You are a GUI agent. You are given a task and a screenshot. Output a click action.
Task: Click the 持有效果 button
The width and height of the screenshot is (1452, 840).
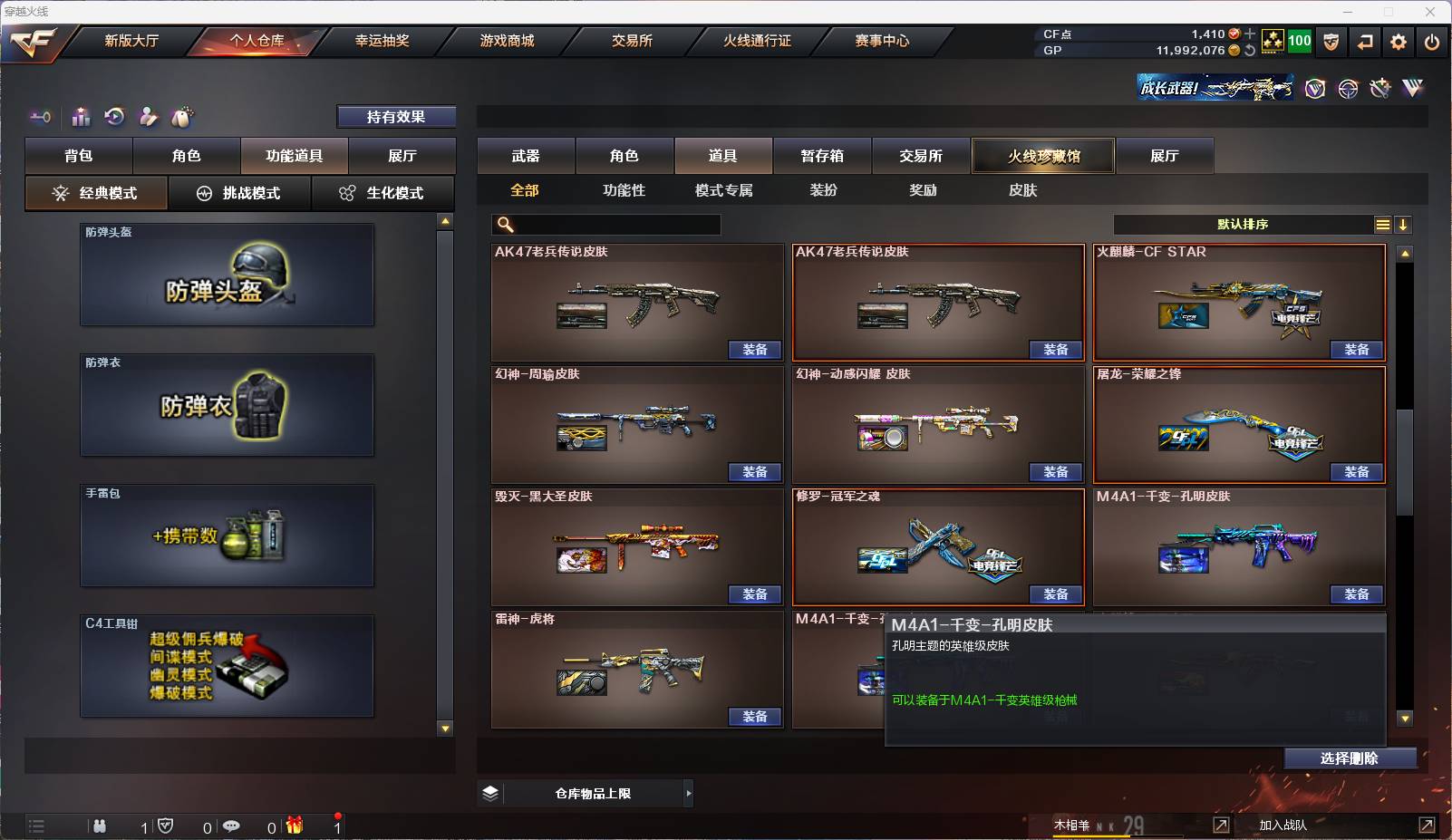(x=397, y=116)
